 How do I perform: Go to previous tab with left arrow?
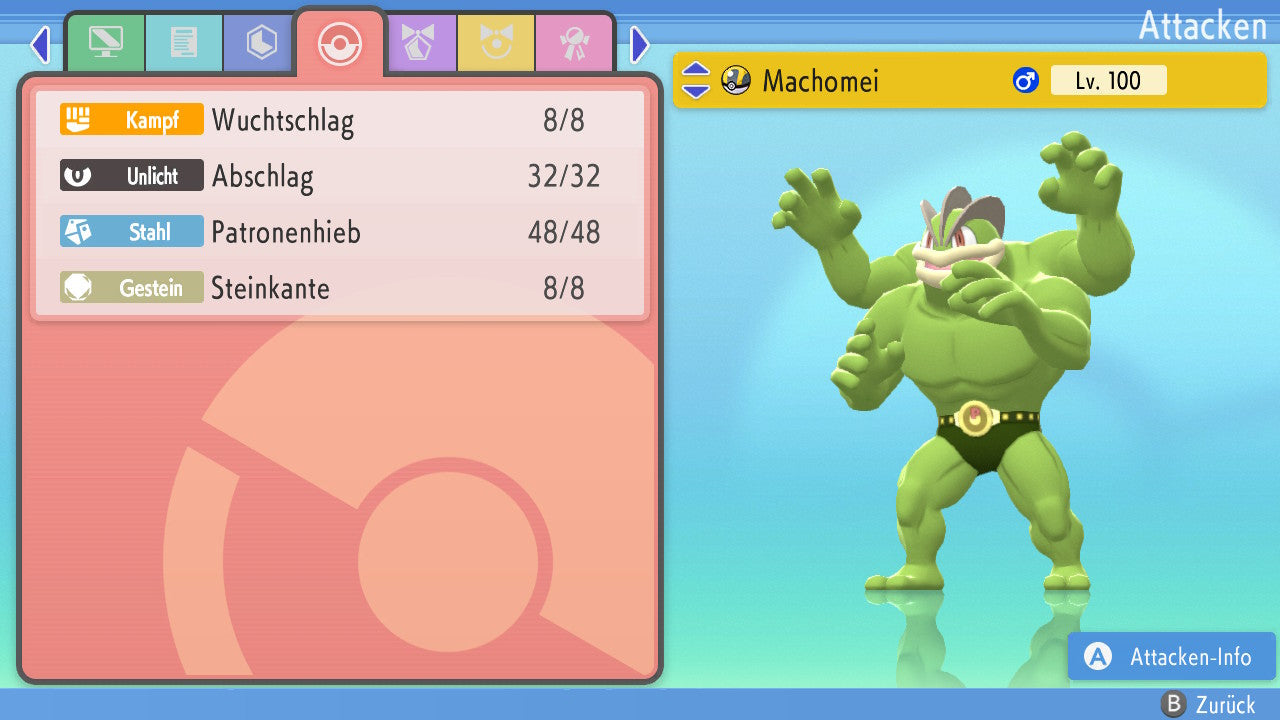click(40, 44)
